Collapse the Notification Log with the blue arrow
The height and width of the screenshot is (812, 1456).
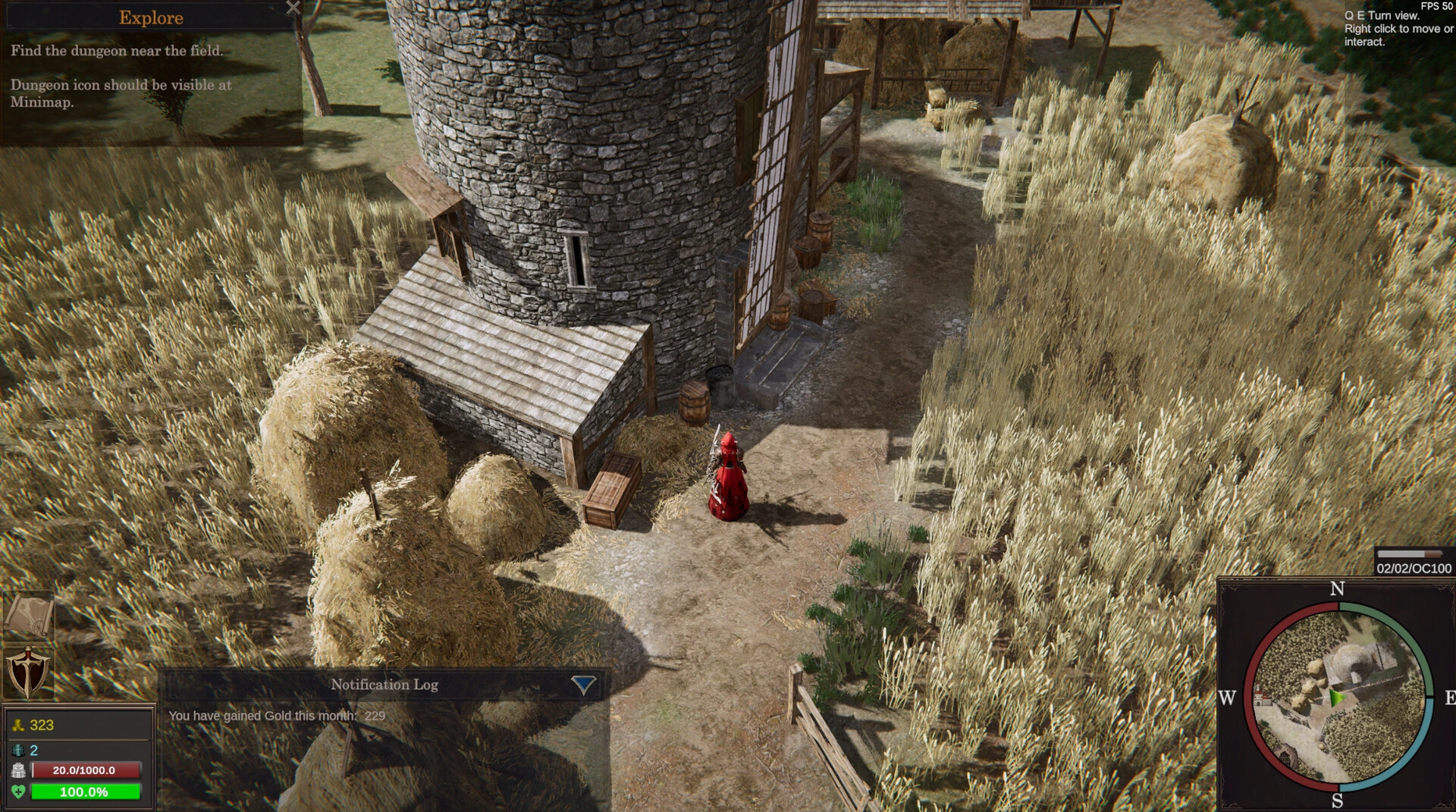[x=582, y=682]
